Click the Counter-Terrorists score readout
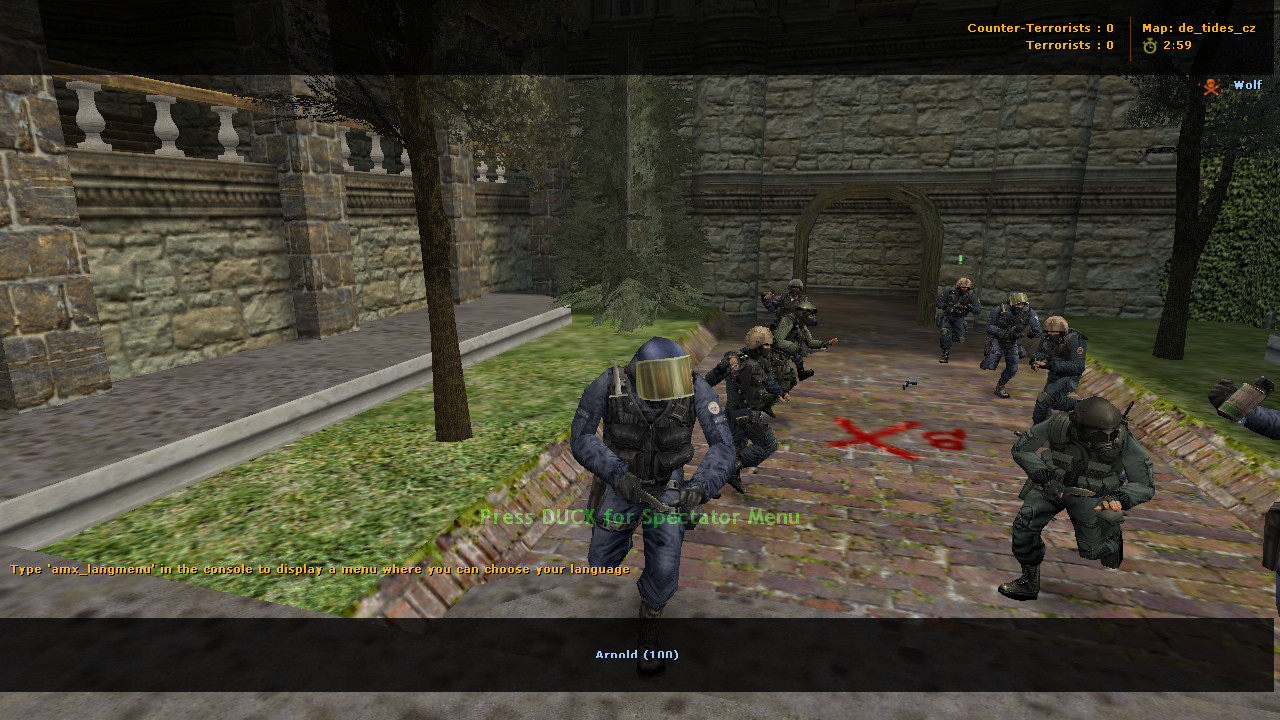1280x720 pixels. tap(1040, 27)
